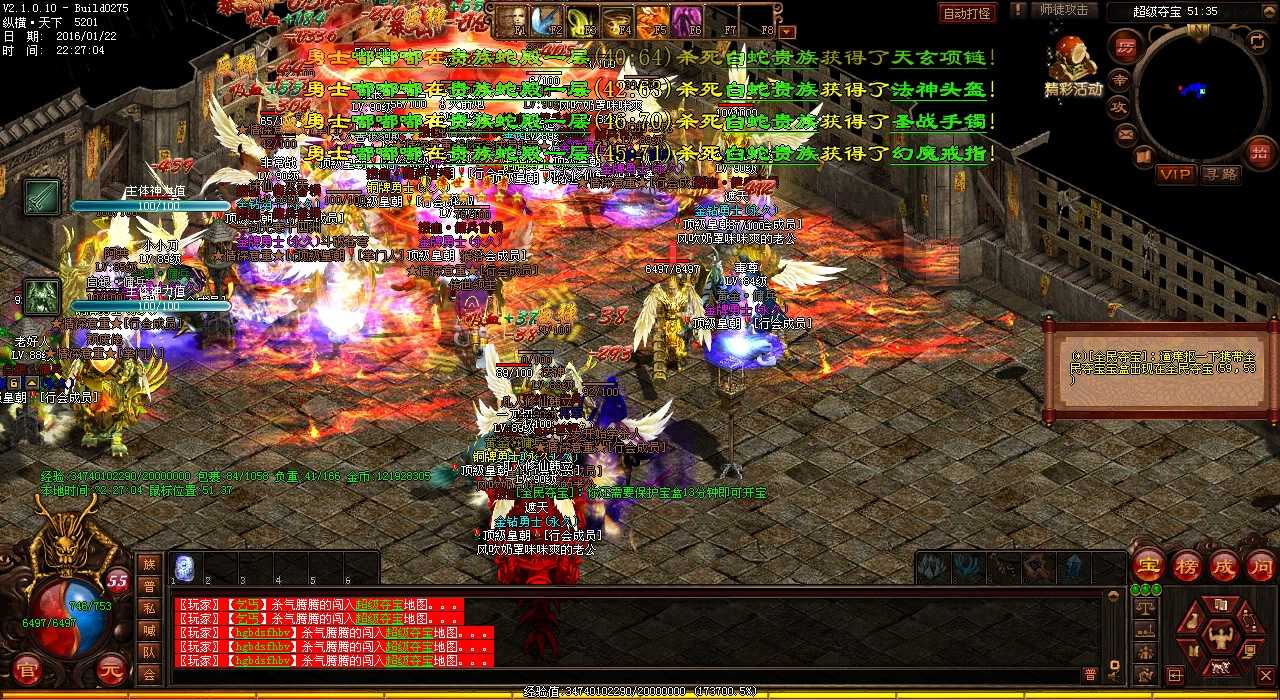Switch to the 队 team chat channel
Screen dimensions: 1280x700
pyautogui.click(x=149, y=652)
